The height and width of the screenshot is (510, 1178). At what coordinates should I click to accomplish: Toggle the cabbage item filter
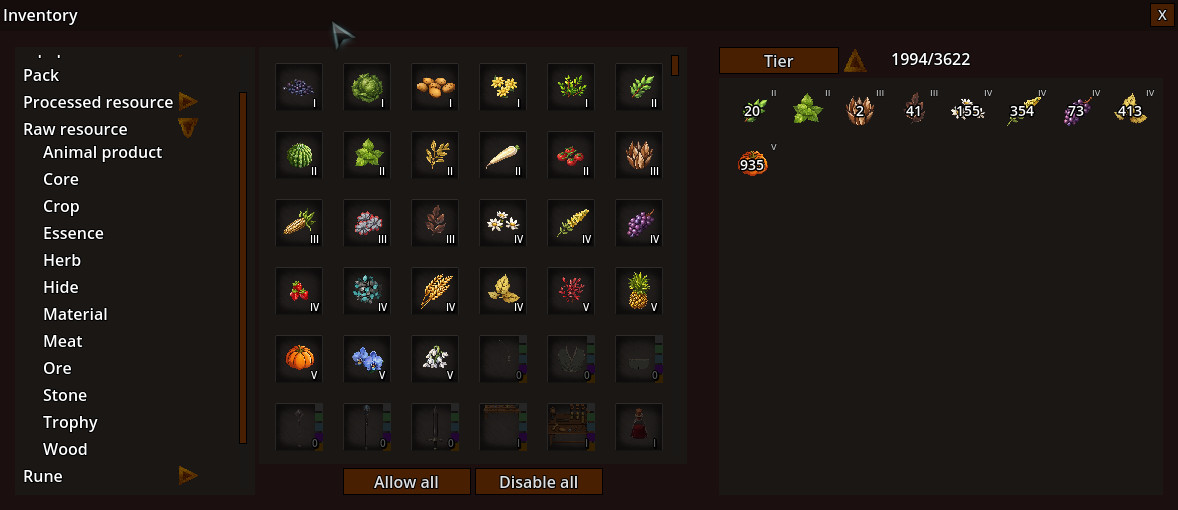367,88
